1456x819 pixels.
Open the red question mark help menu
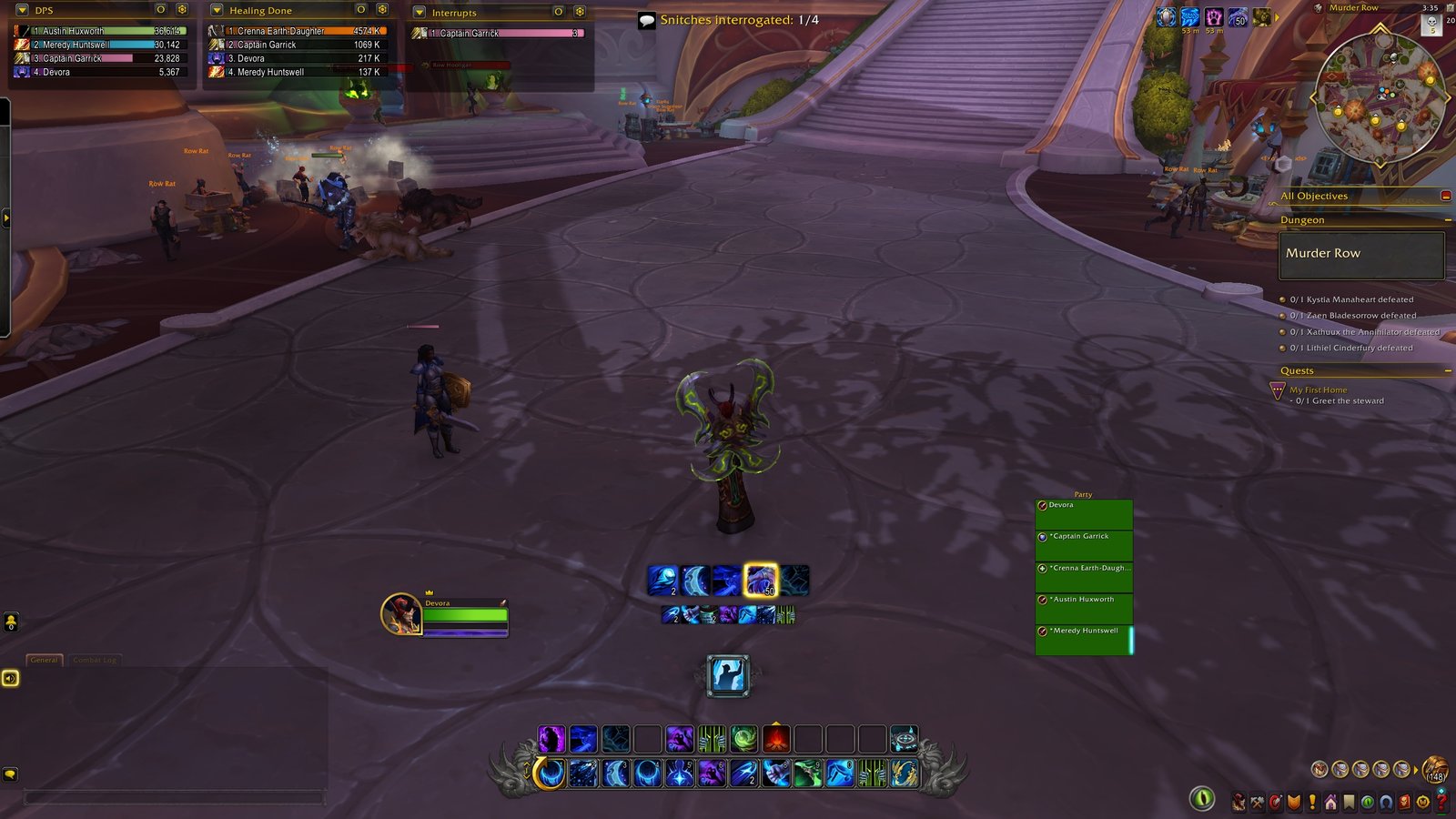(1441, 802)
